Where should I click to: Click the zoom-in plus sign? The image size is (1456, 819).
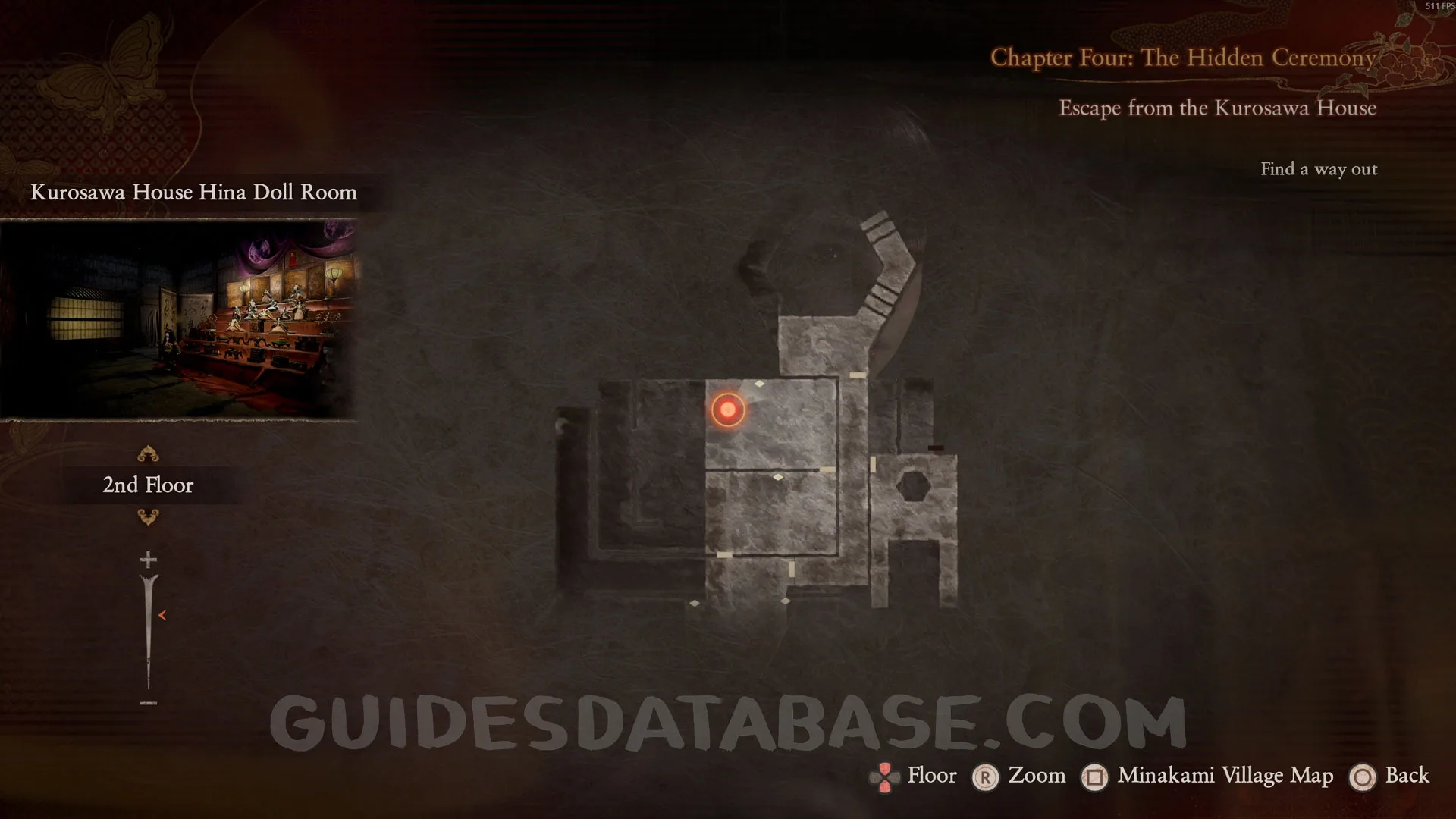click(x=148, y=560)
